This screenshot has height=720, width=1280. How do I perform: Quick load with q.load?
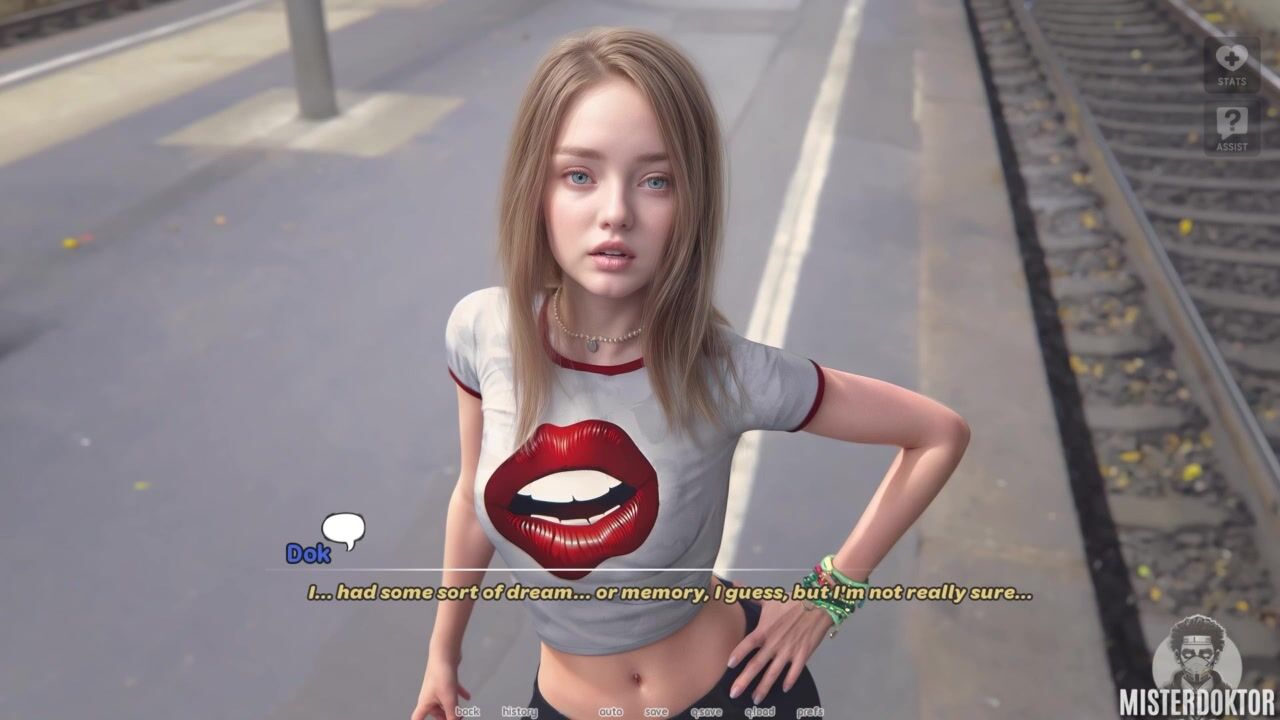point(759,712)
